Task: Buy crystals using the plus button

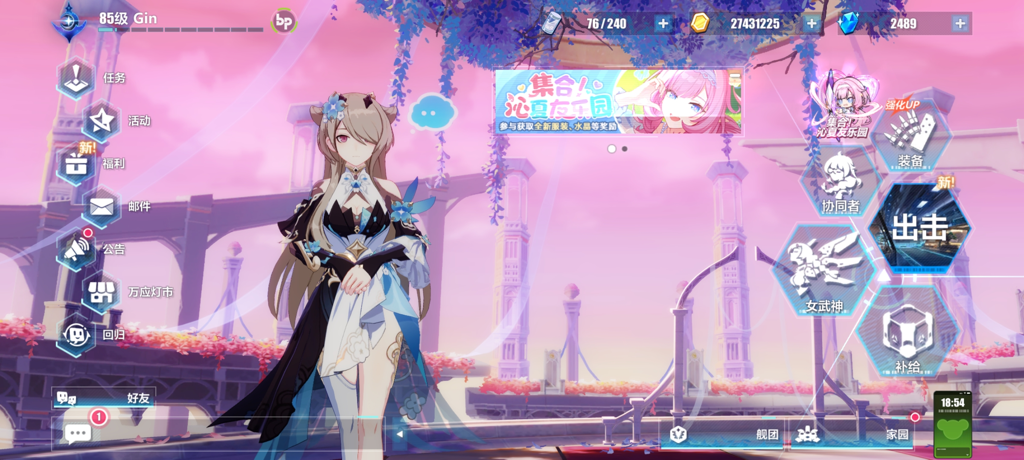Action: point(960,23)
